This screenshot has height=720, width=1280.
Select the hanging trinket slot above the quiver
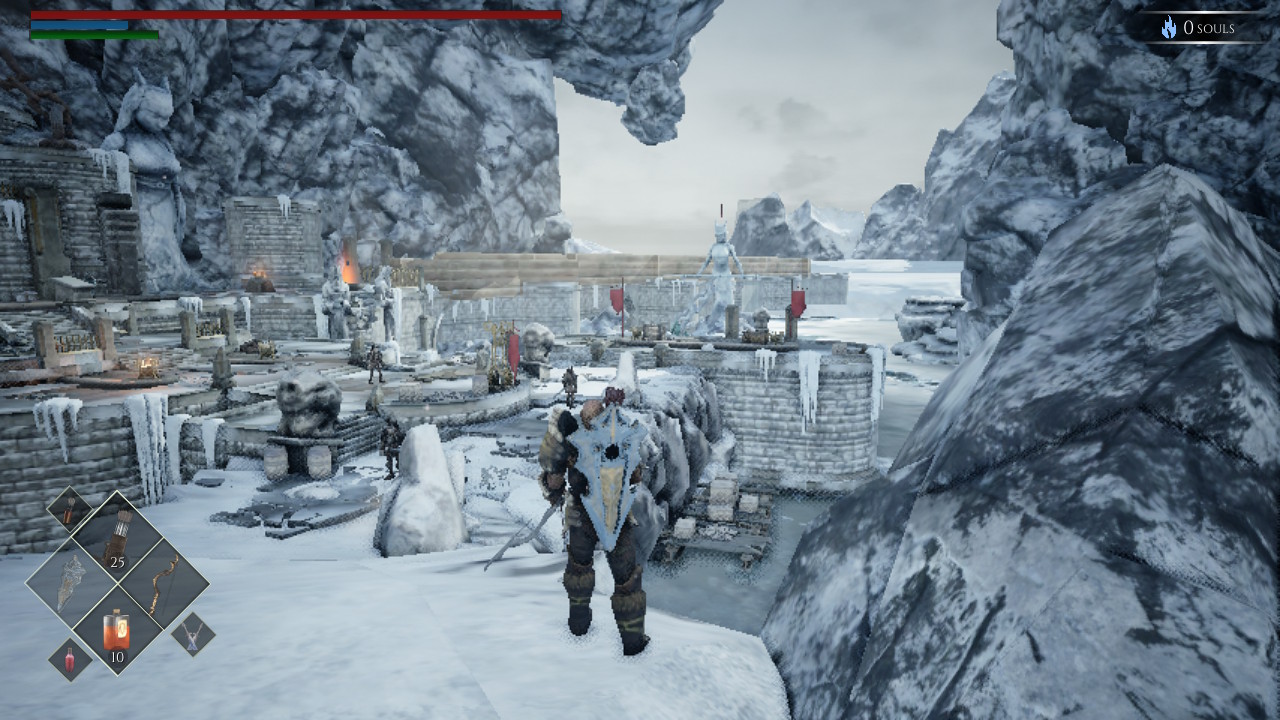[x=69, y=511]
